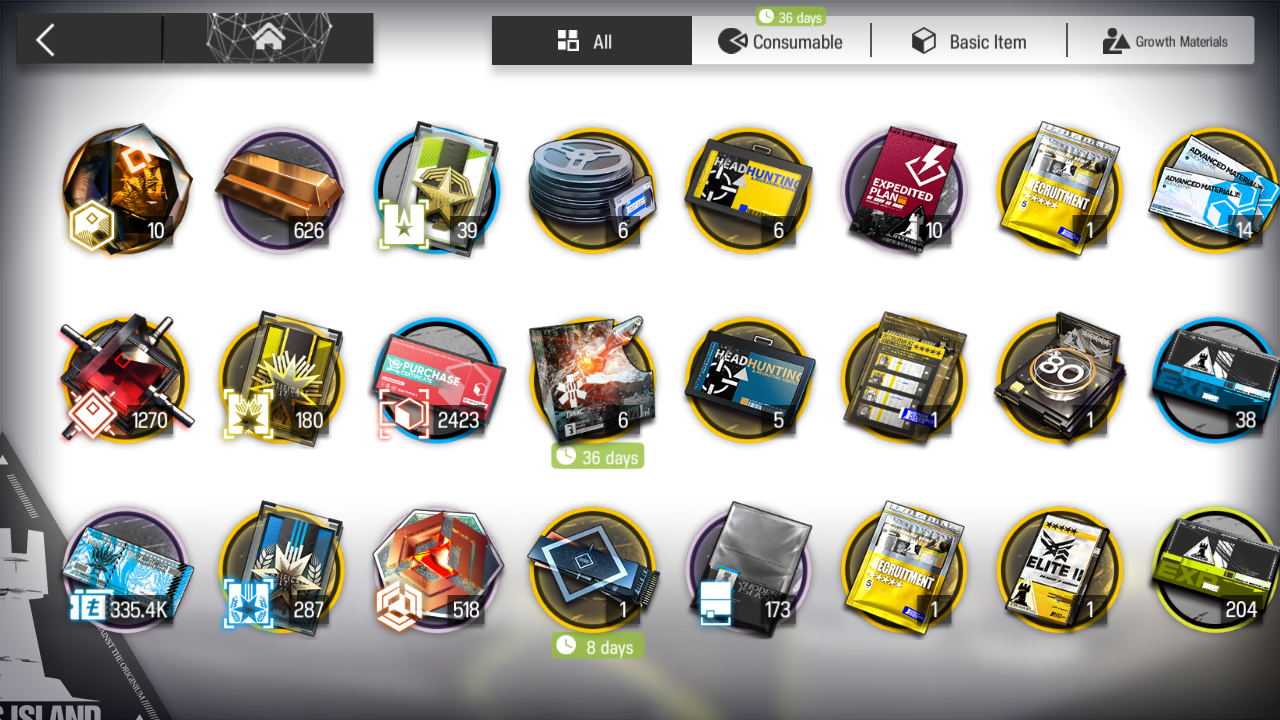This screenshot has width=1280, height=720.
Task: Select the film reels item
Action: [591, 190]
